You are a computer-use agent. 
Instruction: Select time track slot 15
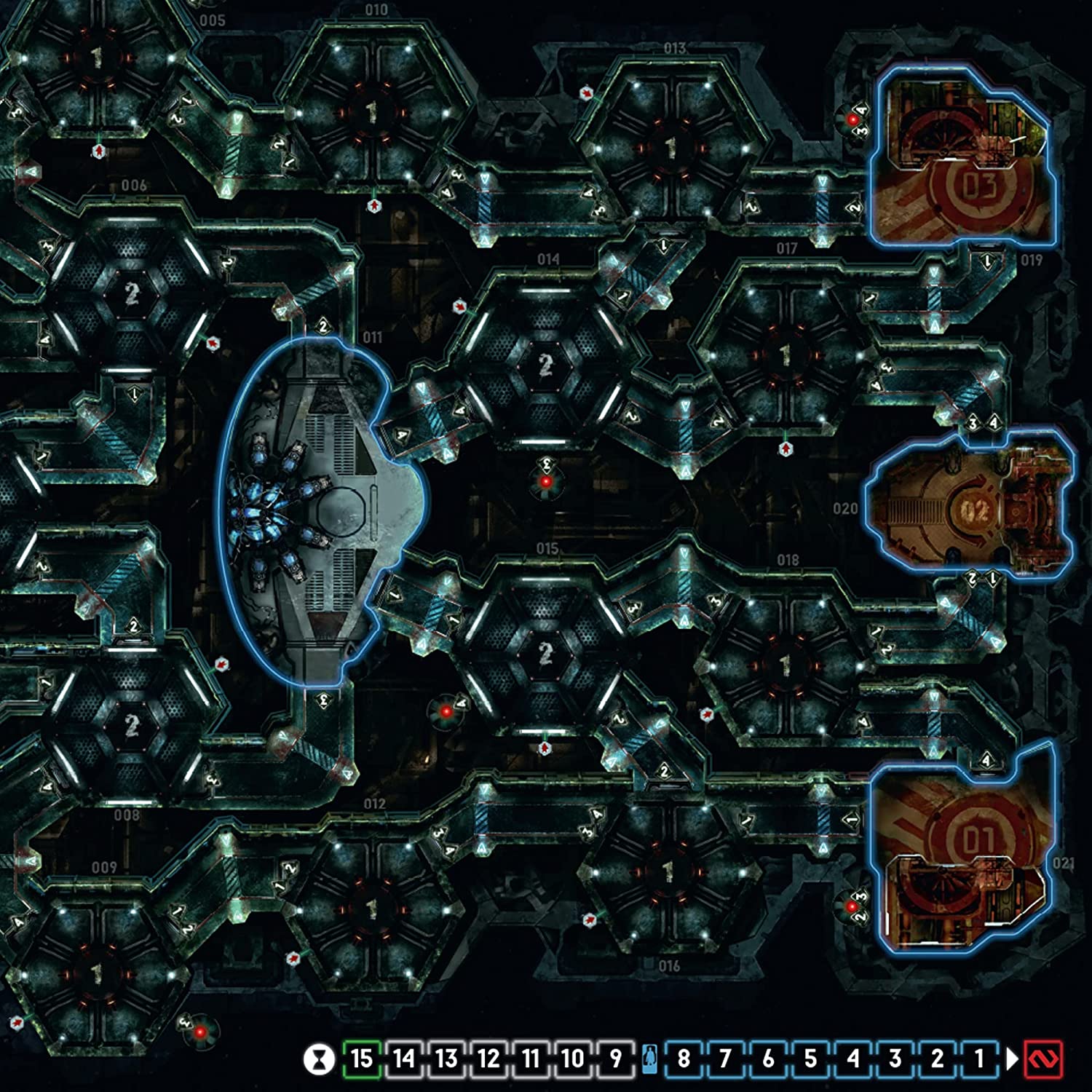[362, 1058]
